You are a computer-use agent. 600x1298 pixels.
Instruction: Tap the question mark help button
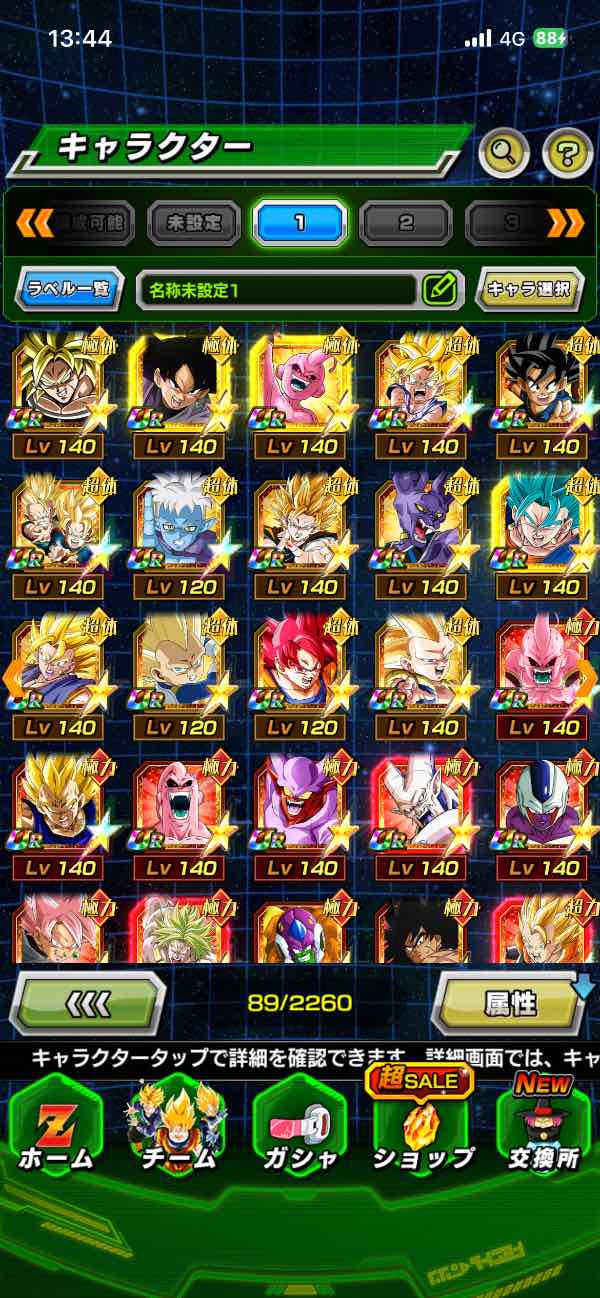pos(567,153)
